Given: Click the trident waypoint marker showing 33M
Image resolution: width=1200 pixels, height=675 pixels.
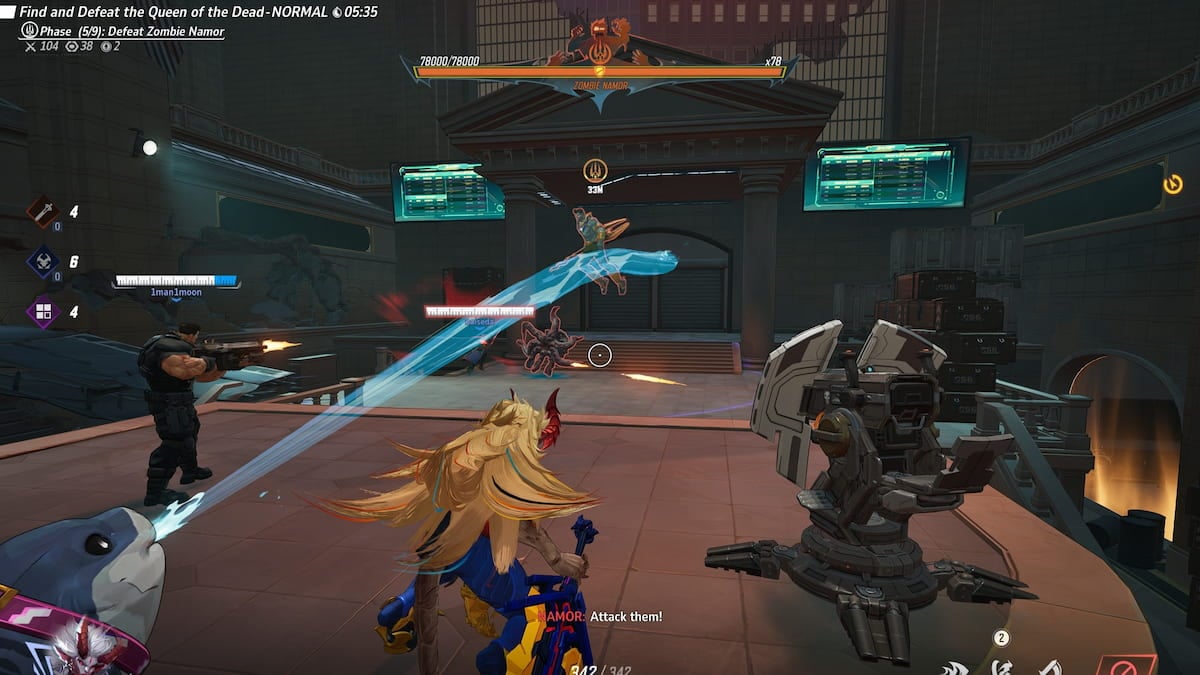Looking at the screenshot, I should pos(595,170).
